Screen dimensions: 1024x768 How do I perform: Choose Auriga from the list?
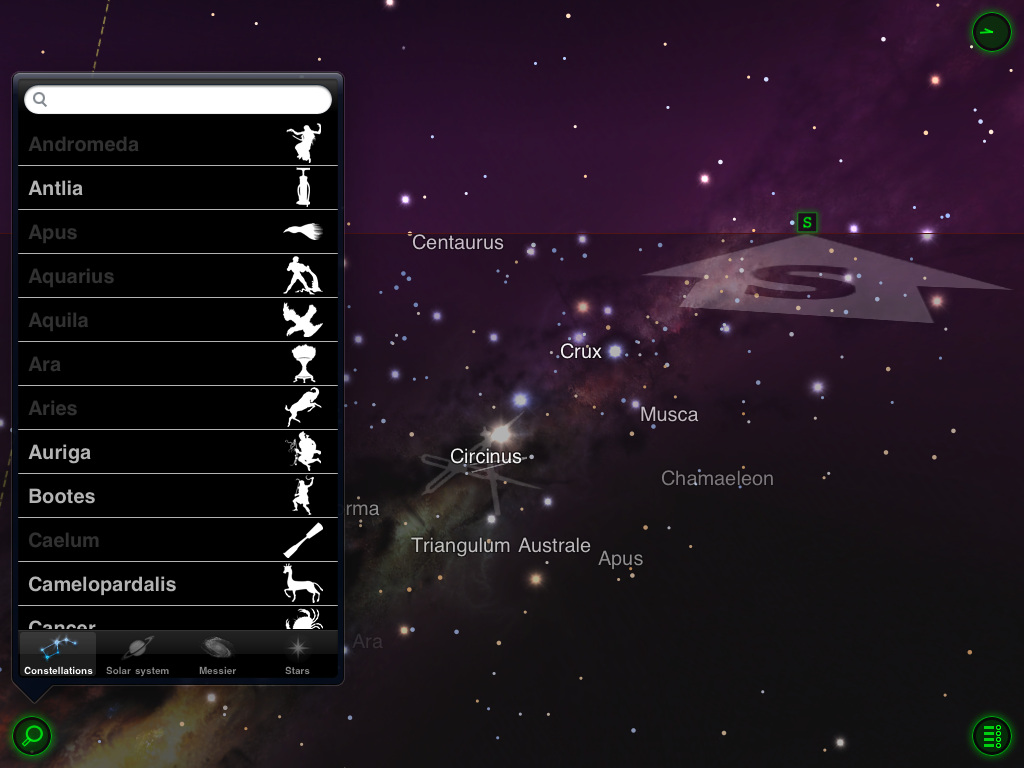coord(178,452)
